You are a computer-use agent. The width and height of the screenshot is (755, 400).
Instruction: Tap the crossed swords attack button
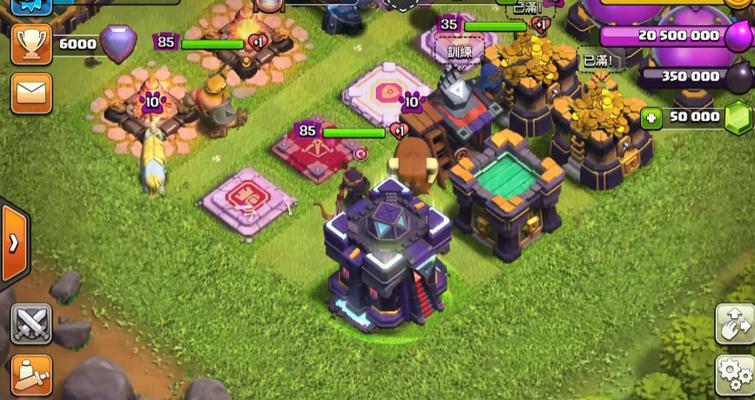pyautogui.click(x=30, y=323)
